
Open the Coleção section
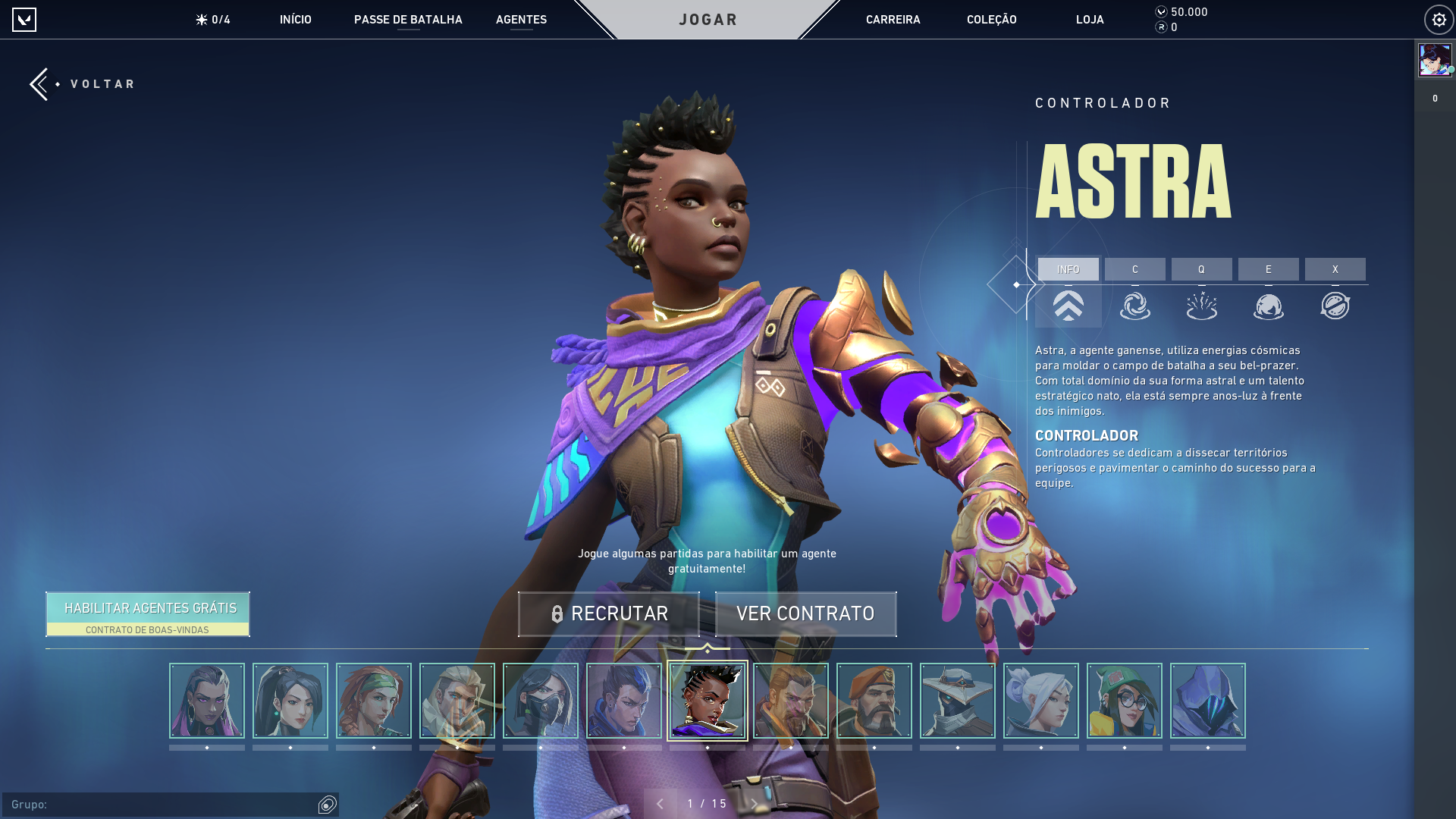pyautogui.click(x=991, y=20)
